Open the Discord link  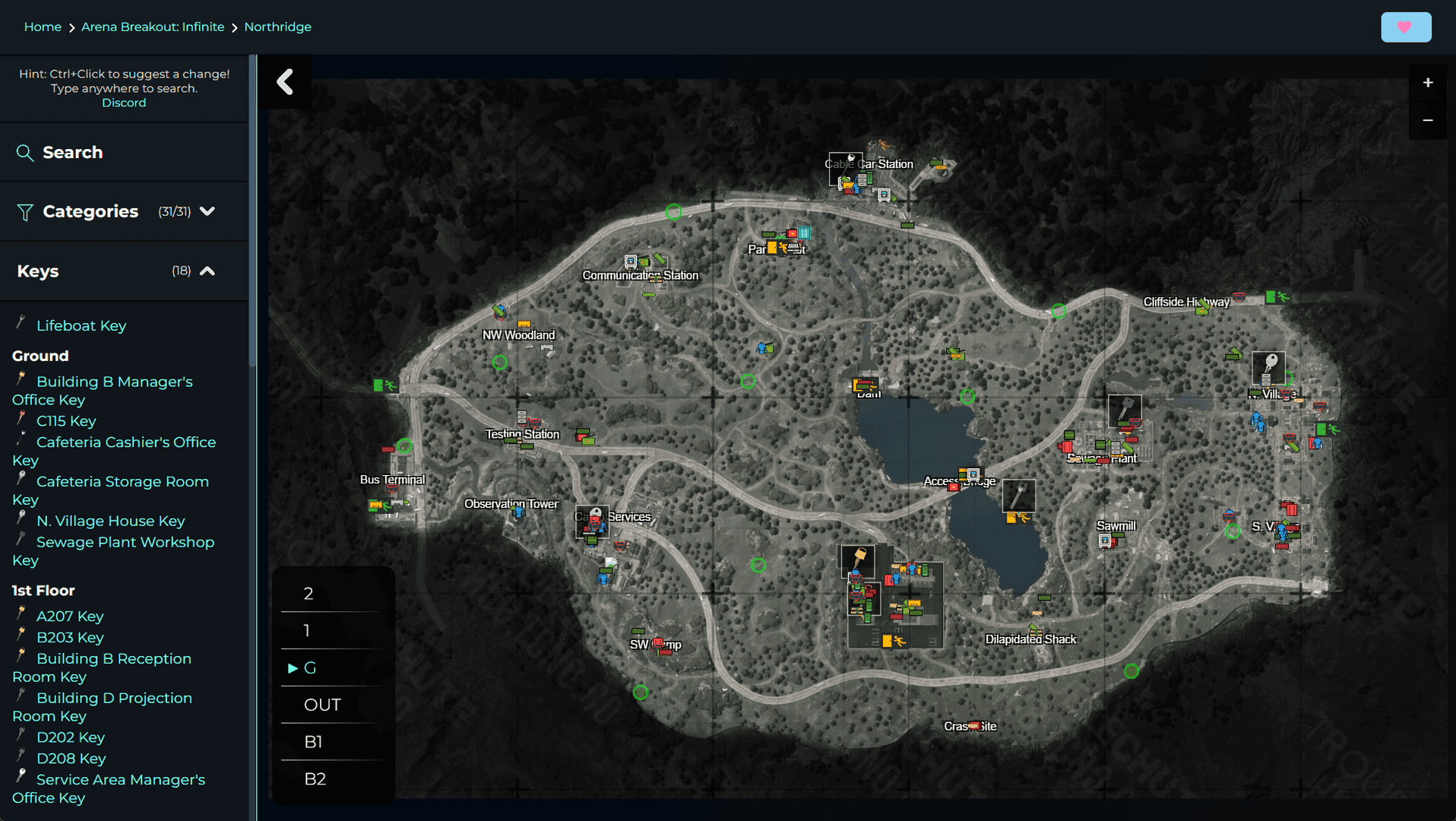(x=124, y=102)
